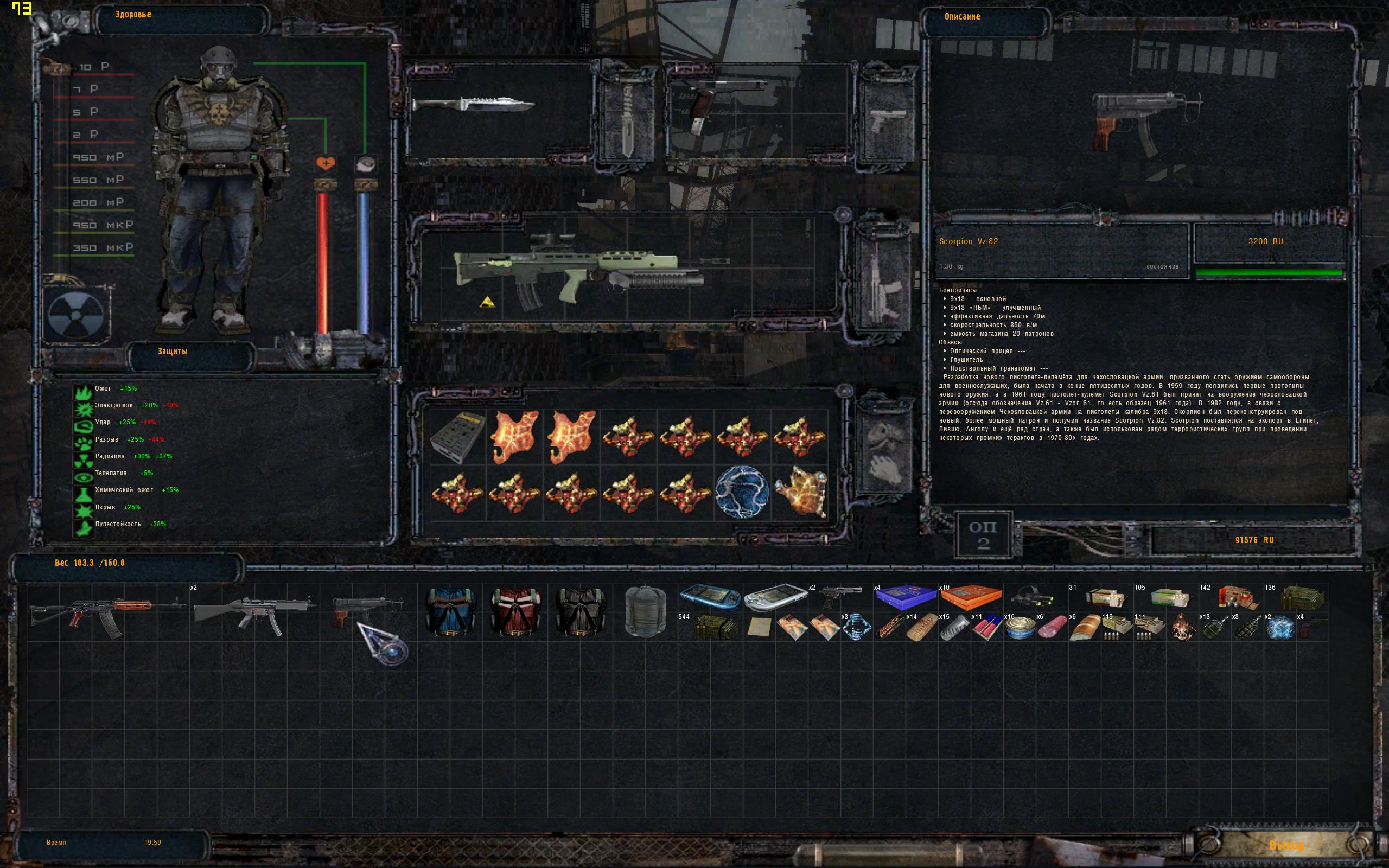The height and width of the screenshot is (868, 1389).
Task: Select the night vision goggles item
Action: click(x=1035, y=597)
